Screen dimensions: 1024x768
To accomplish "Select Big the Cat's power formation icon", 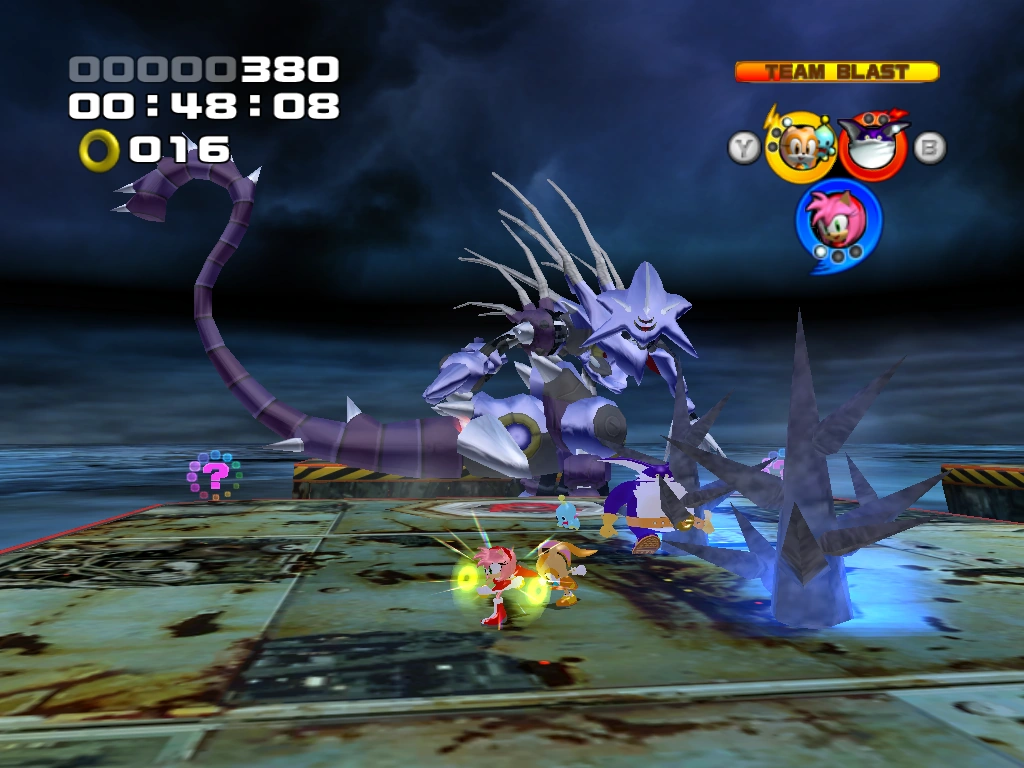I will pos(872,144).
